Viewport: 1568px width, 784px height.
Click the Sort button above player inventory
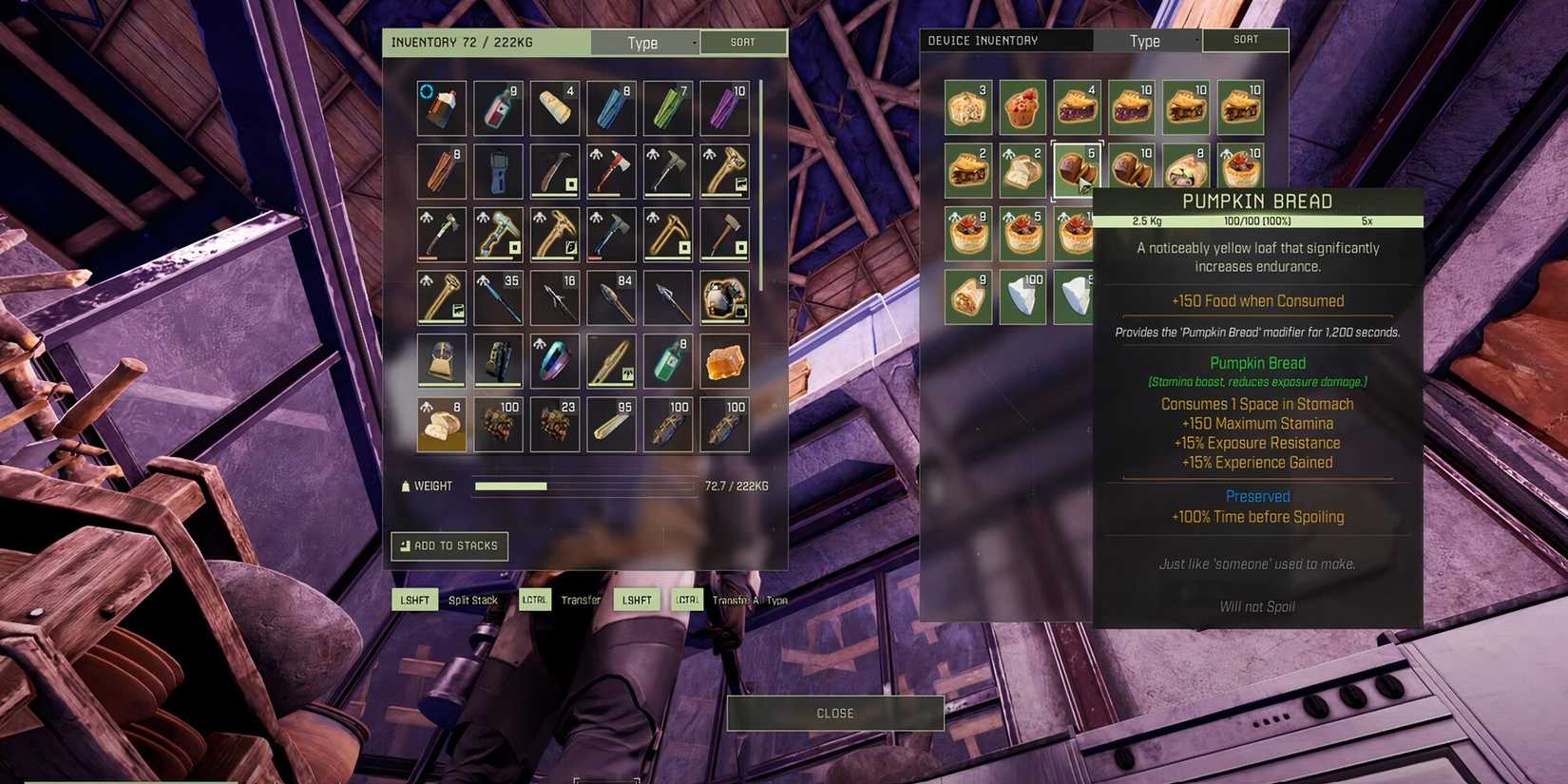coord(744,42)
